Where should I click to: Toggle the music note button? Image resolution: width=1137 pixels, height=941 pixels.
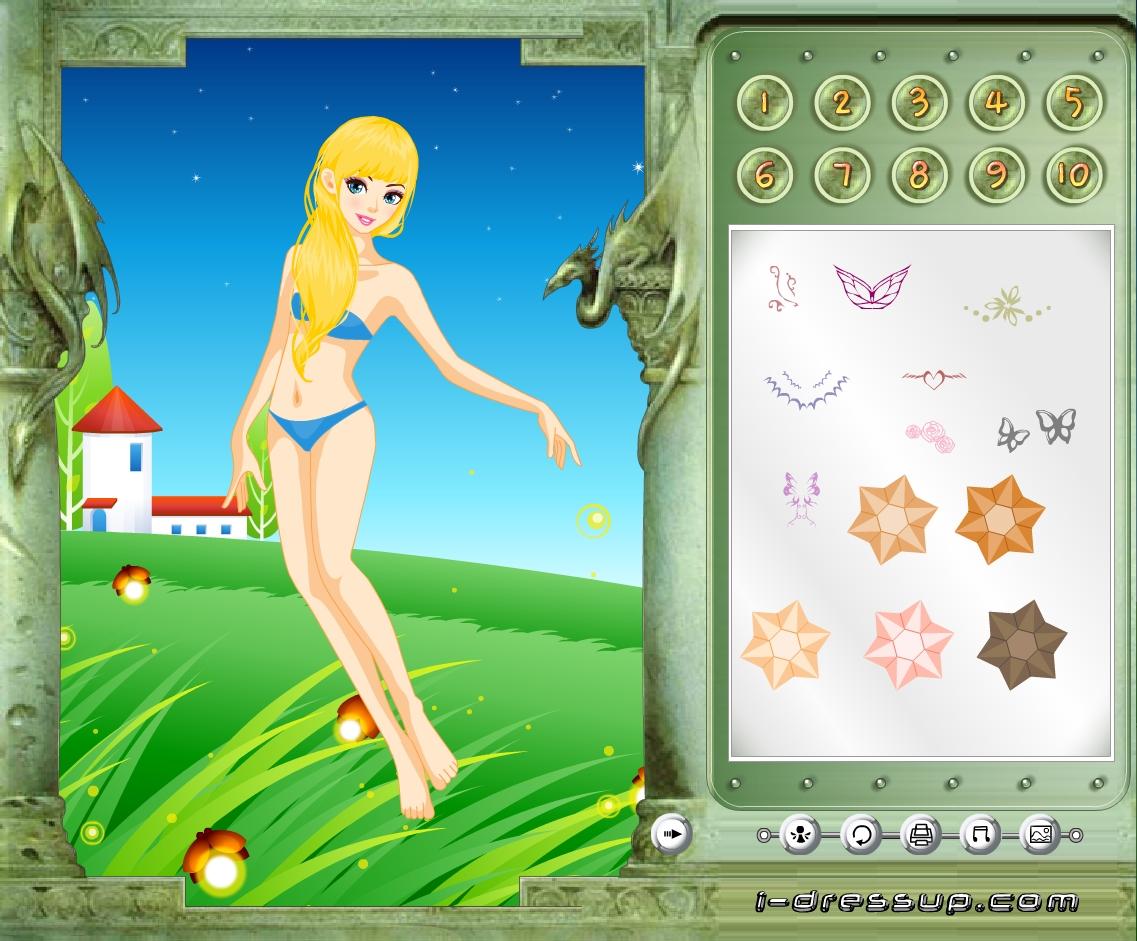coord(980,834)
